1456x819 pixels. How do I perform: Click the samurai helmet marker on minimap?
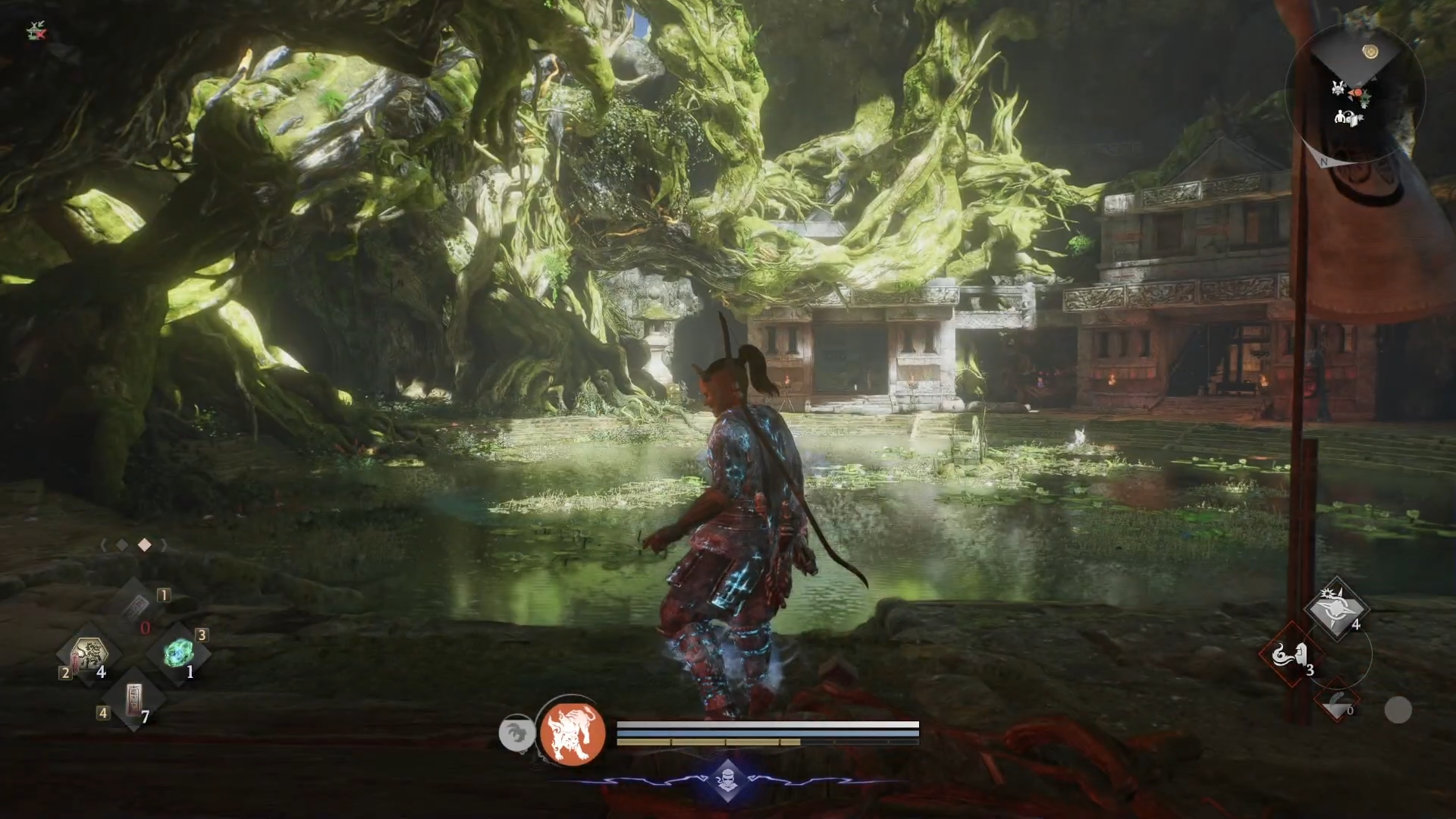point(1348,118)
